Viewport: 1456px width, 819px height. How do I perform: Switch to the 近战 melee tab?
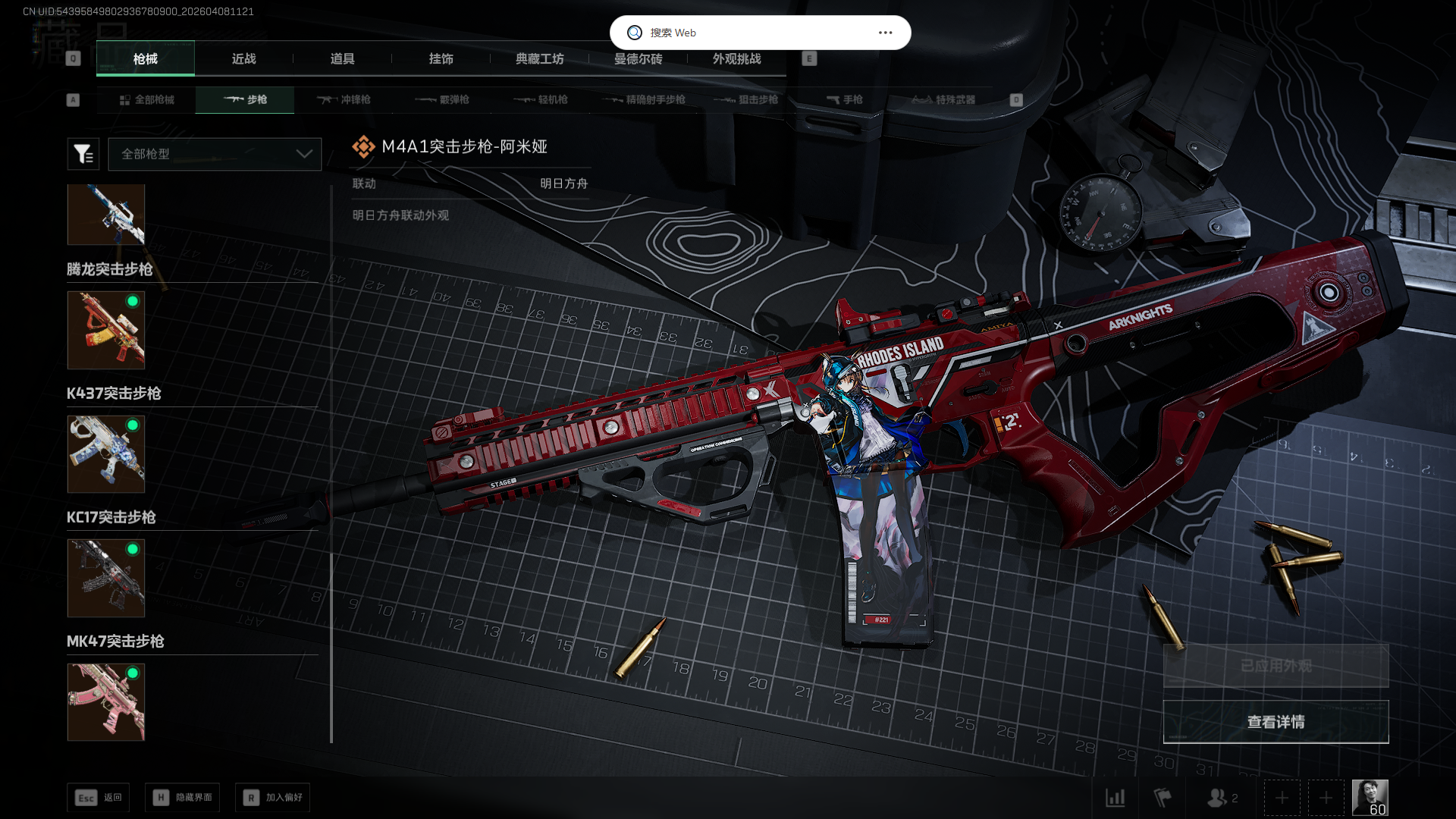click(243, 59)
